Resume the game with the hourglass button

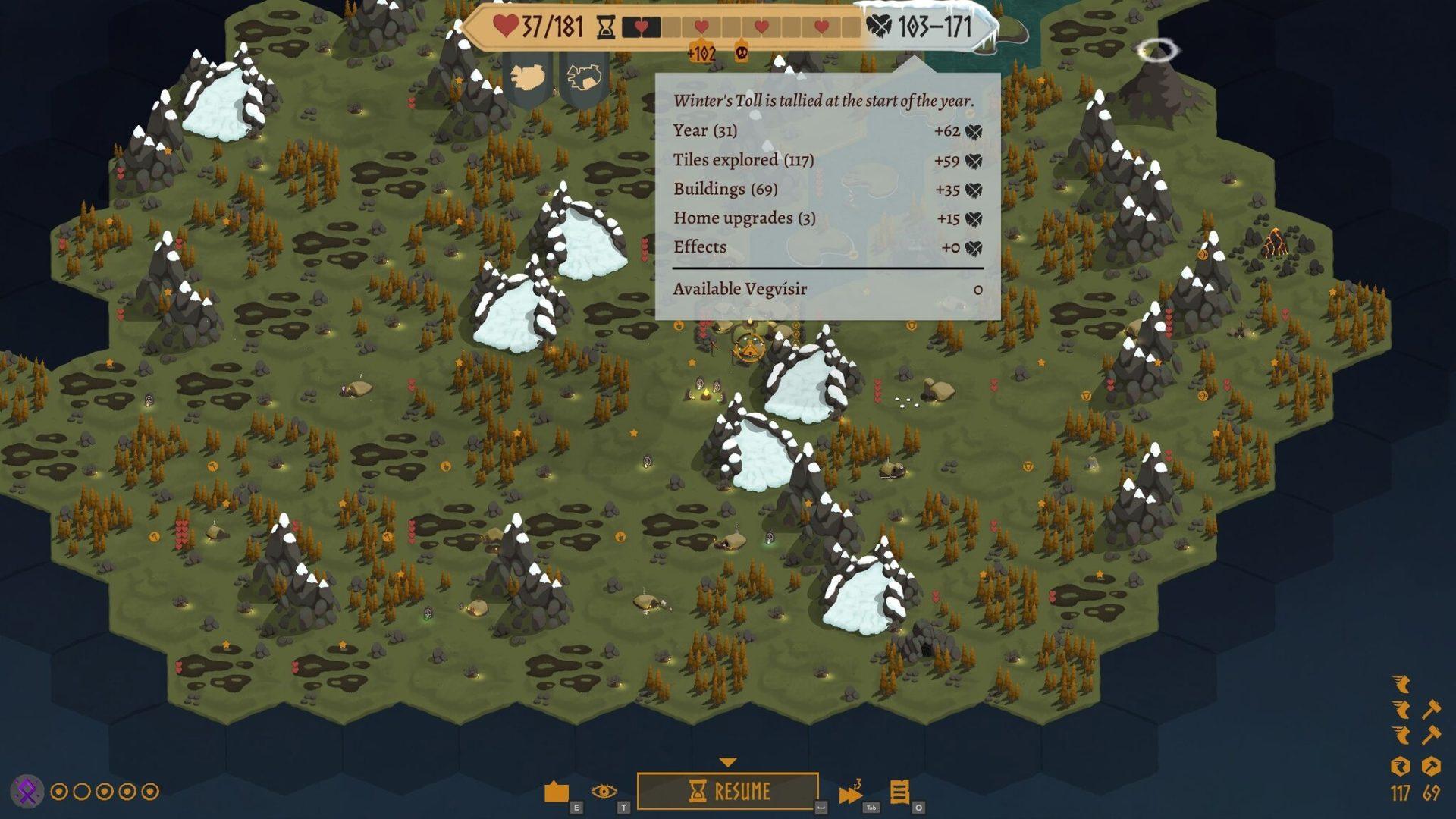(728, 792)
